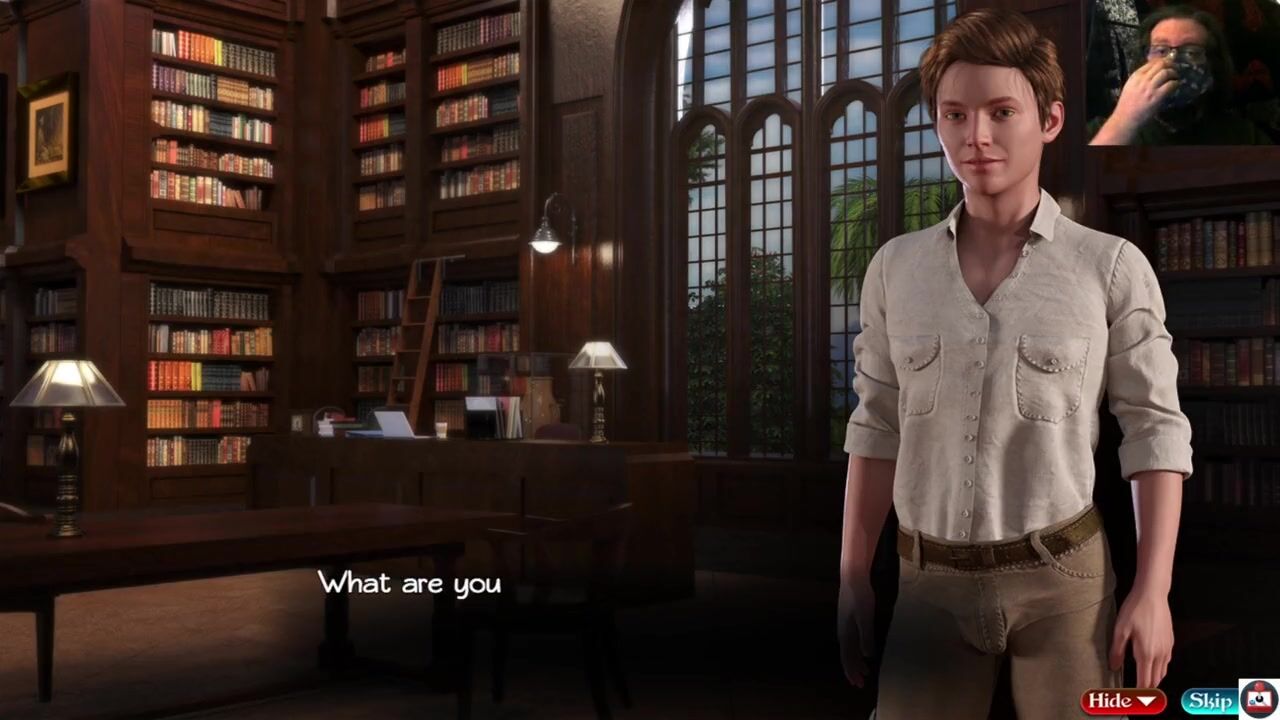Skip the dialogue using the Skip button

[1209, 701]
